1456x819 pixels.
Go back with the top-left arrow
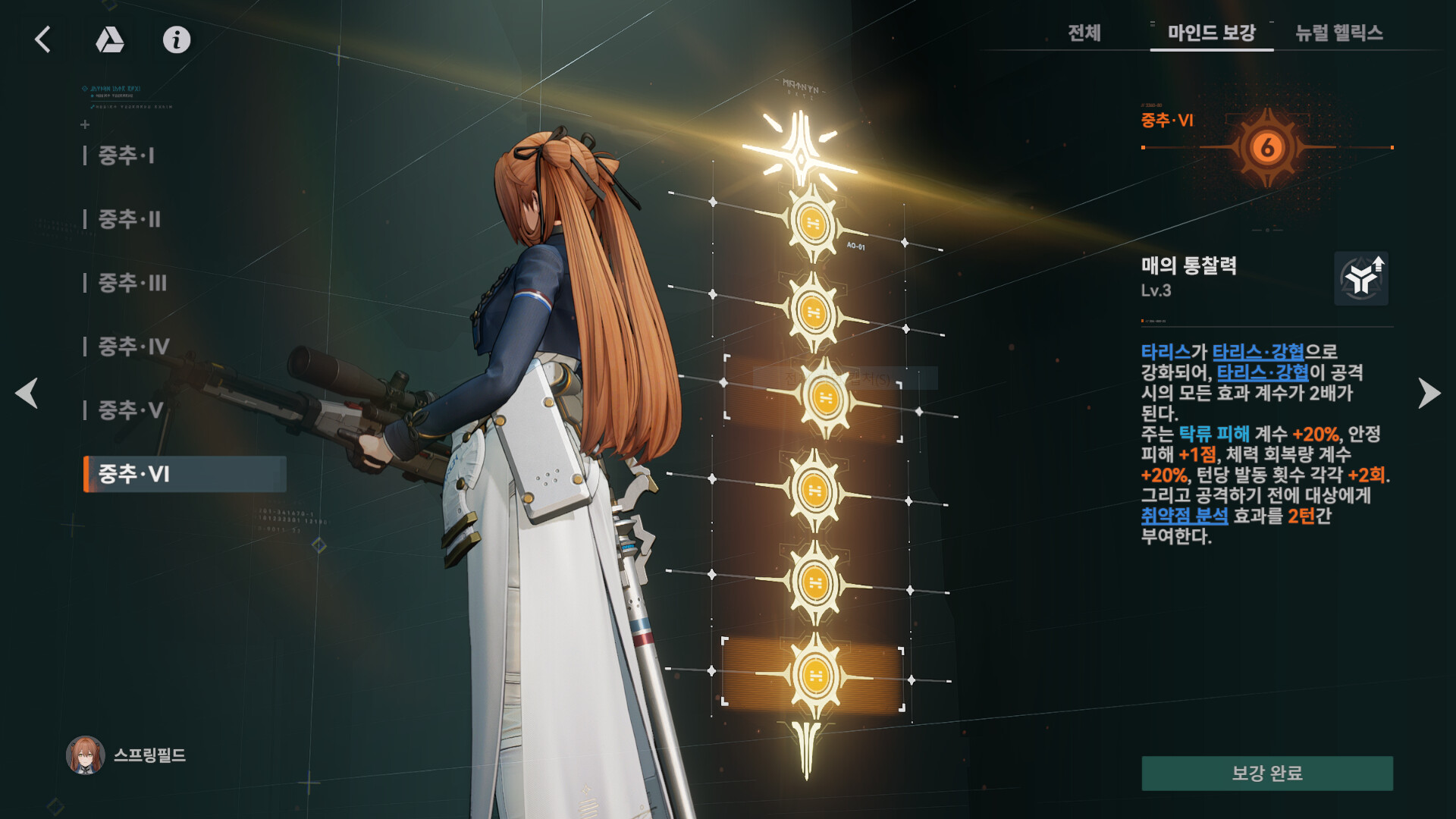point(43,39)
